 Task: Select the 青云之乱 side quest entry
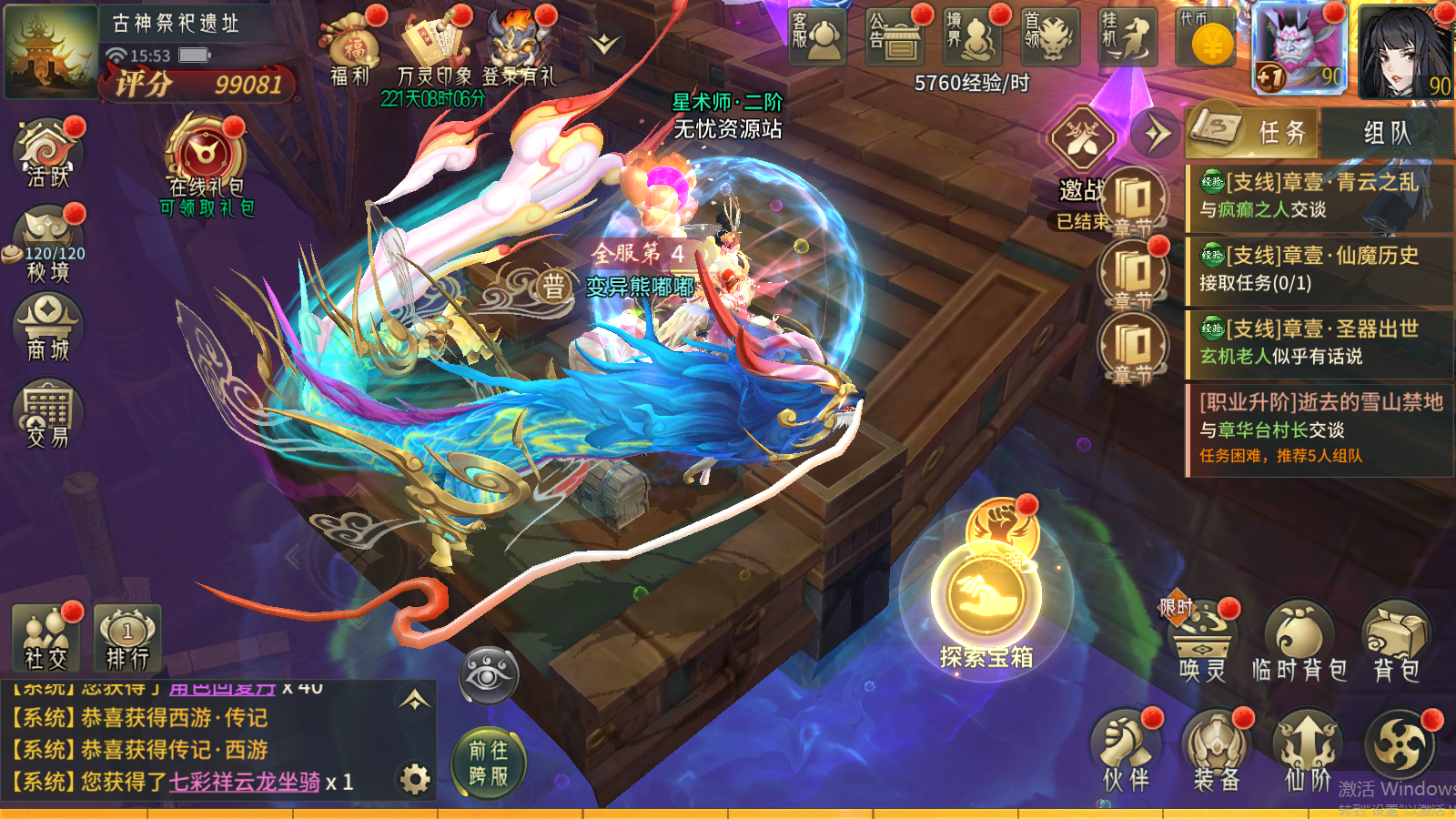(1318, 196)
